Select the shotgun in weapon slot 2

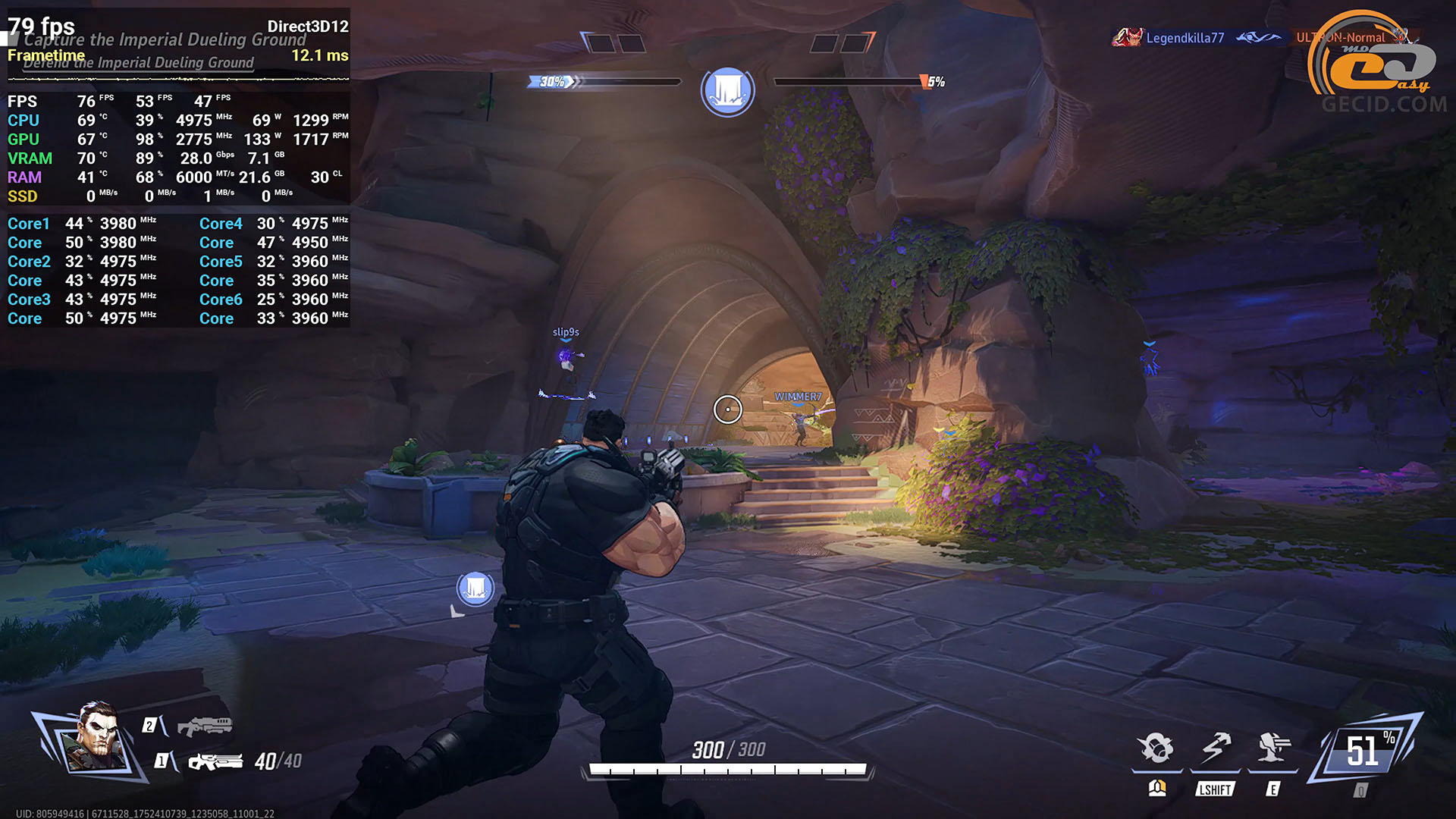[x=205, y=726]
